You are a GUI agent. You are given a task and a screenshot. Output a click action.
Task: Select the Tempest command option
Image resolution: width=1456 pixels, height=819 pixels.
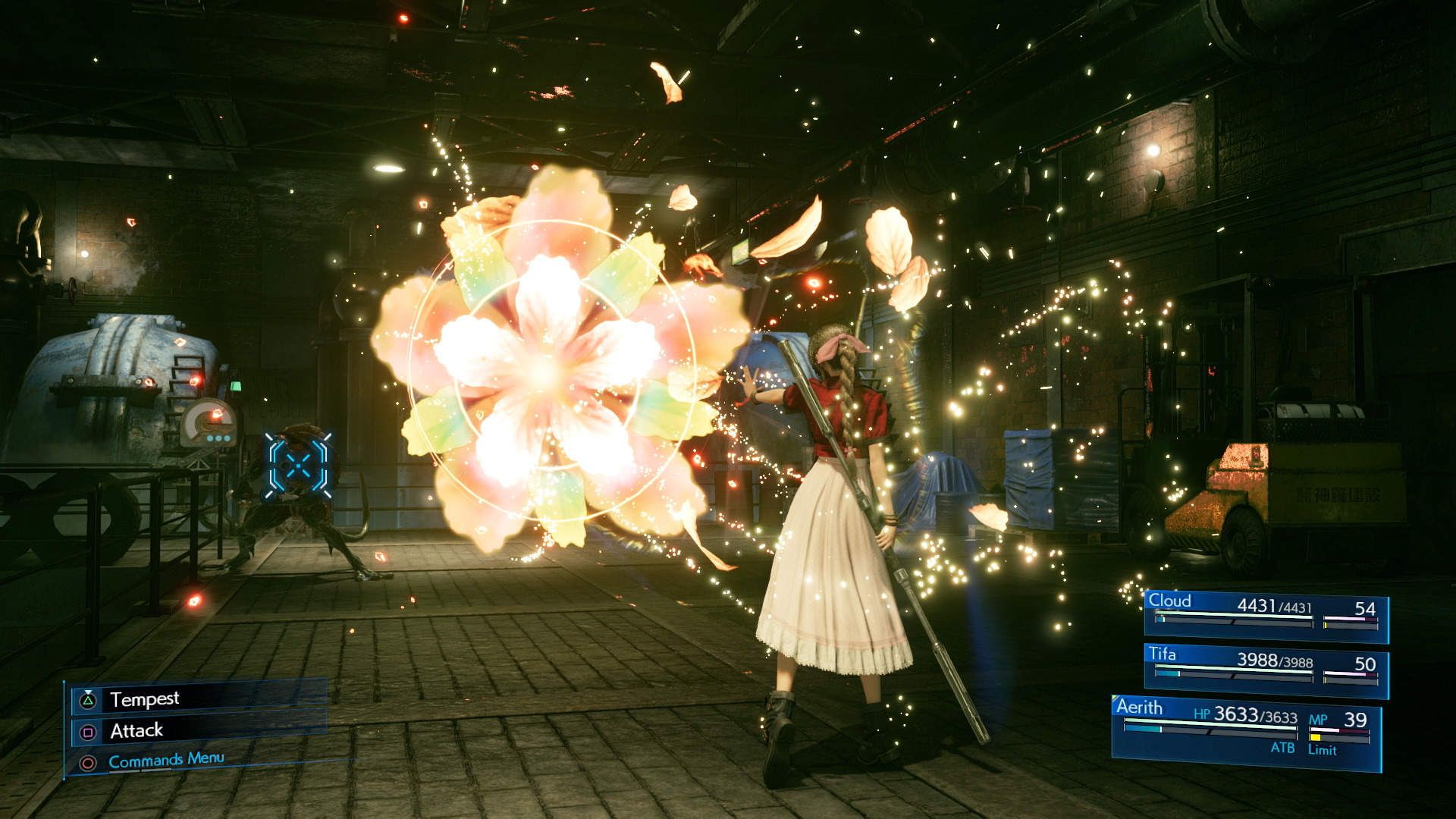pyautogui.click(x=144, y=699)
